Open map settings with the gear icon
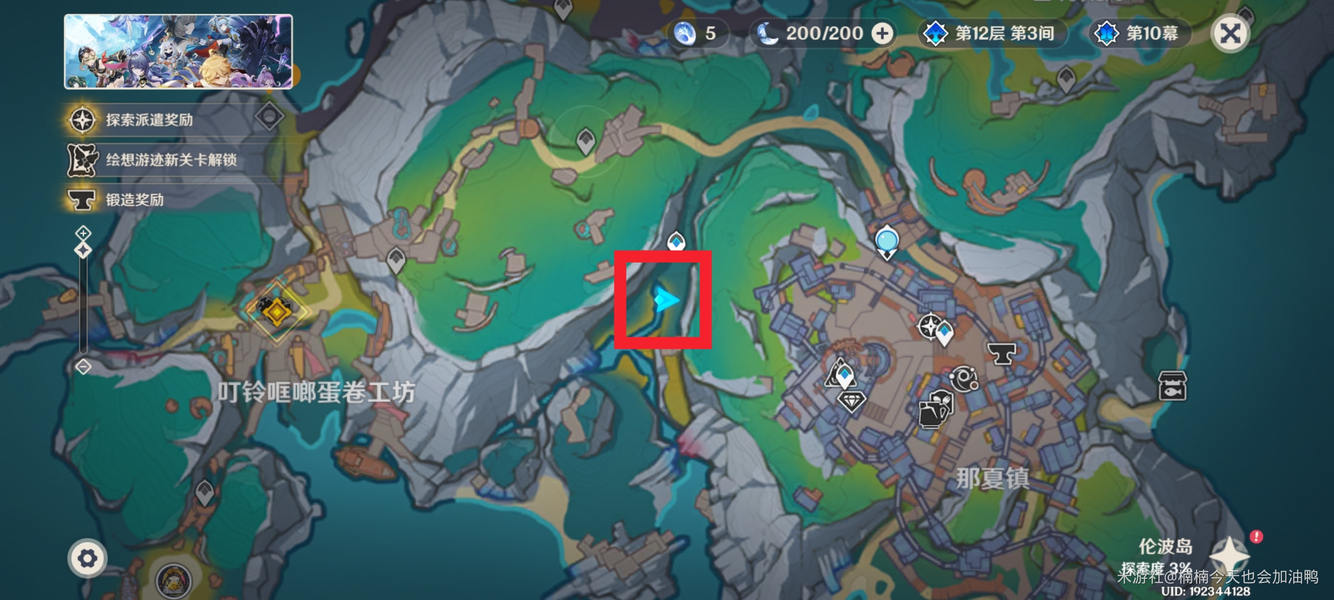Screen dimensions: 1334x600 coord(87,558)
